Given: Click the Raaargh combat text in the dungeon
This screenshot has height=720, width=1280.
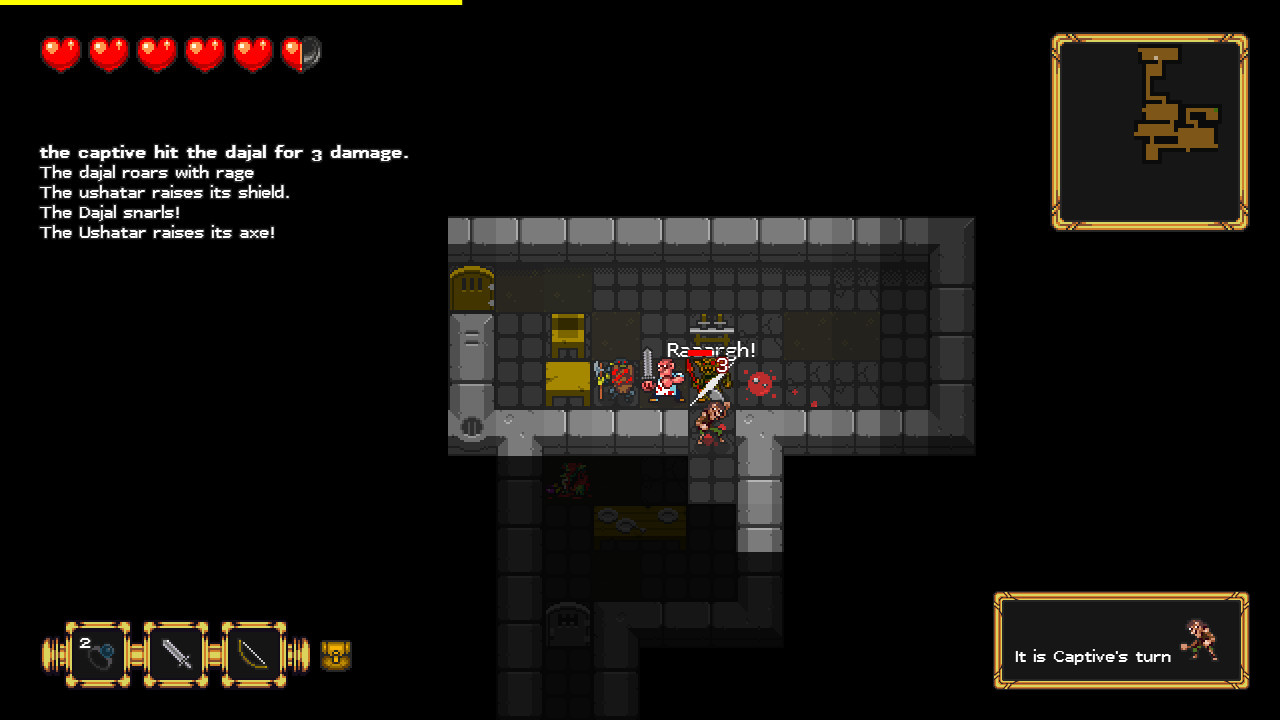Looking at the screenshot, I should coord(711,350).
